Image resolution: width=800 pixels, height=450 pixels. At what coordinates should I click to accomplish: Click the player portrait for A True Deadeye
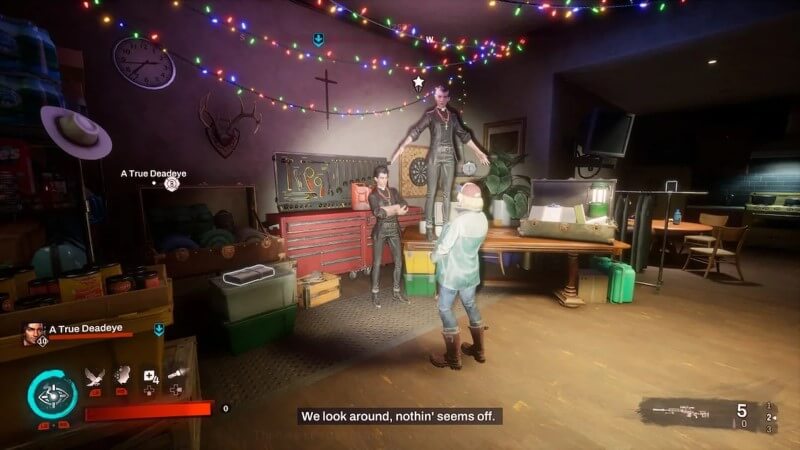coord(35,334)
